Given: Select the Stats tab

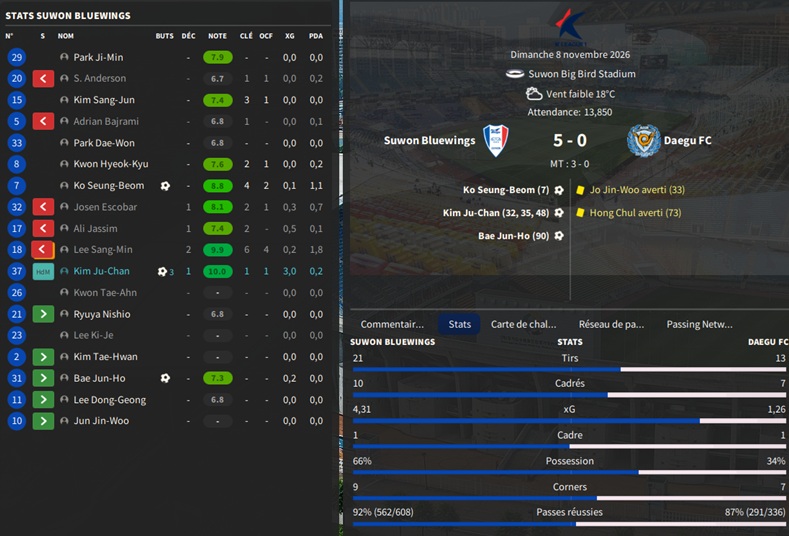Looking at the screenshot, I should tap(460, 324).
